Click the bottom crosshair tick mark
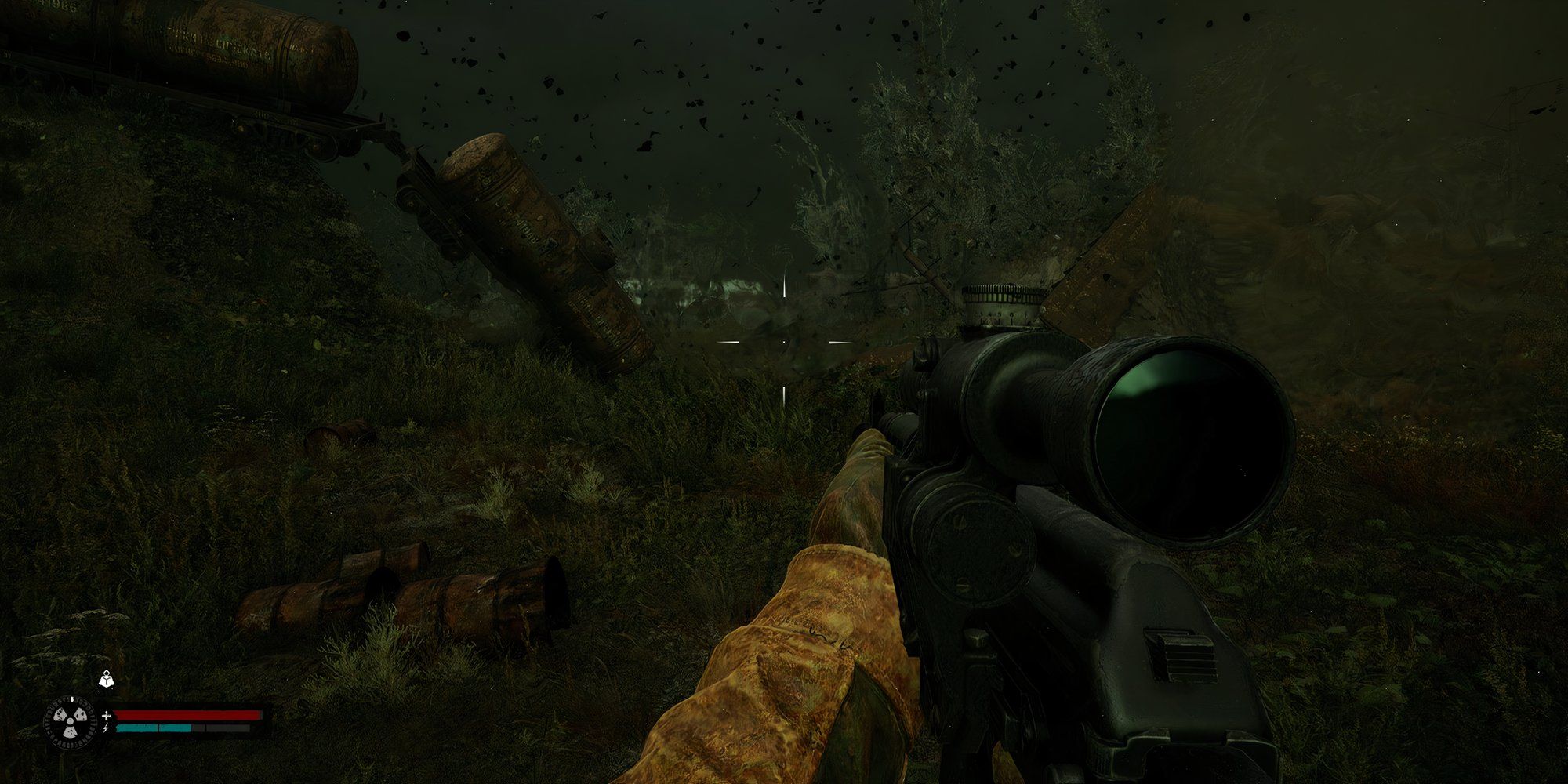The height and width of the screenshot is (784, 1568). (x=784, y=396)
